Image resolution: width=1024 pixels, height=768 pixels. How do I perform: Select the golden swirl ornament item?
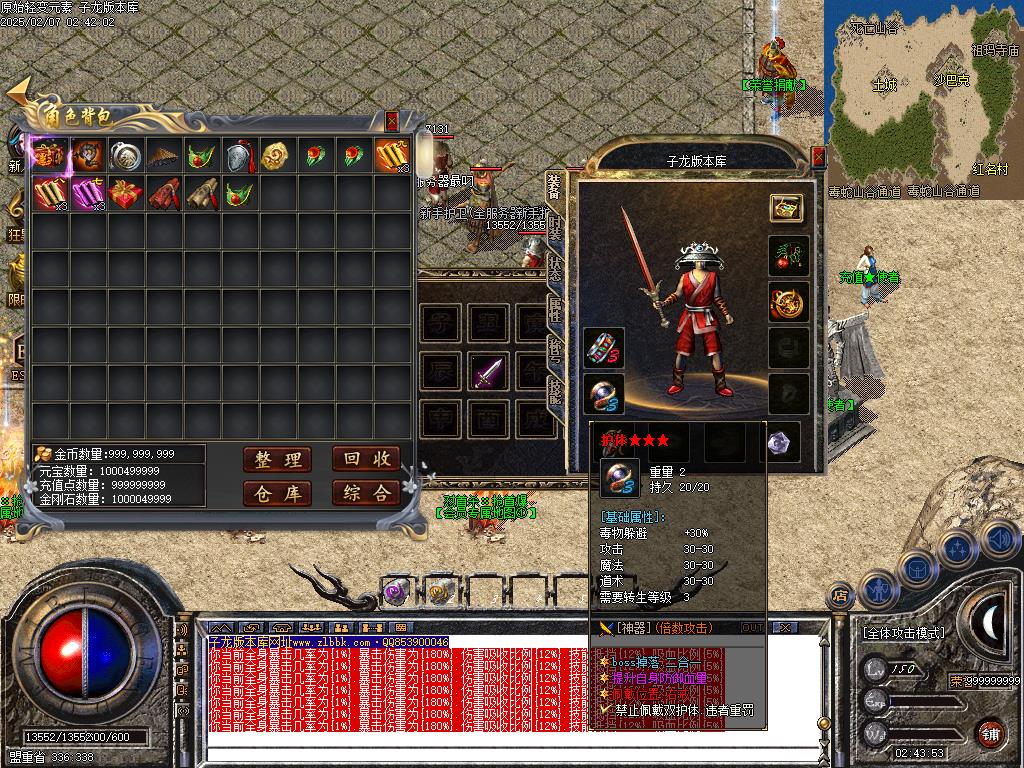tap(275, 156)
